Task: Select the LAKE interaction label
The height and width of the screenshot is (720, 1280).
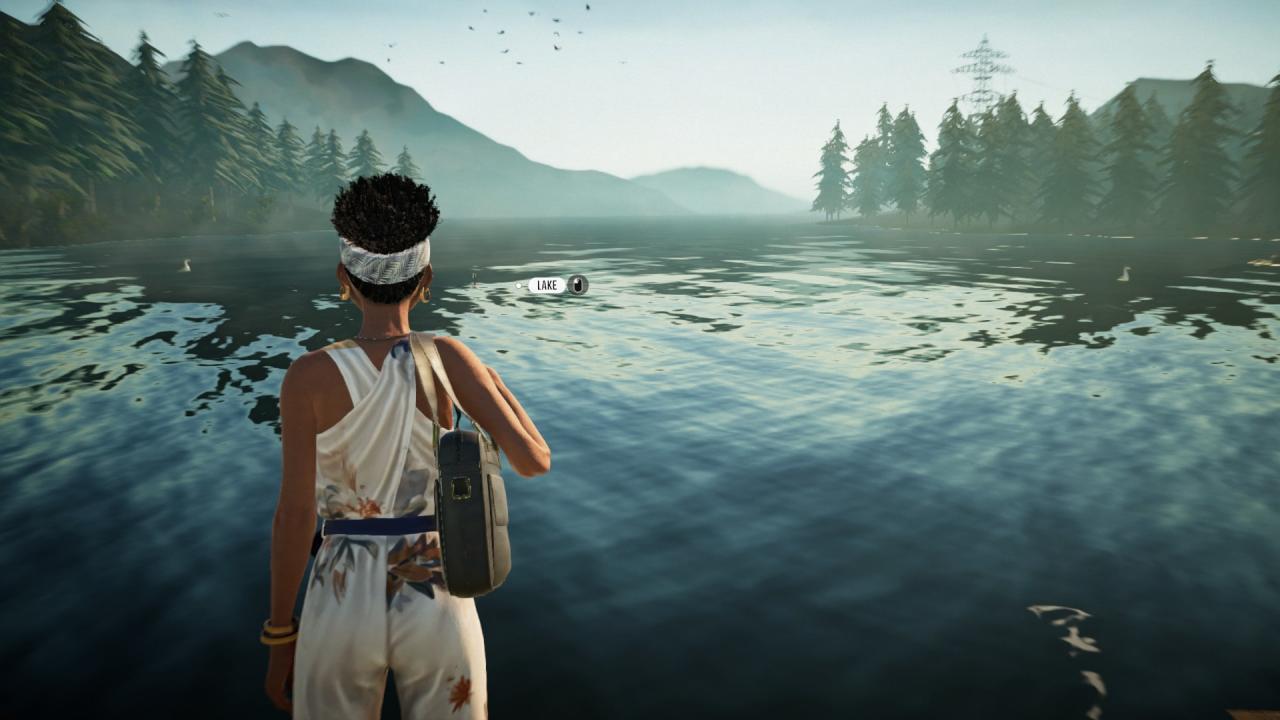Action: 547,285
